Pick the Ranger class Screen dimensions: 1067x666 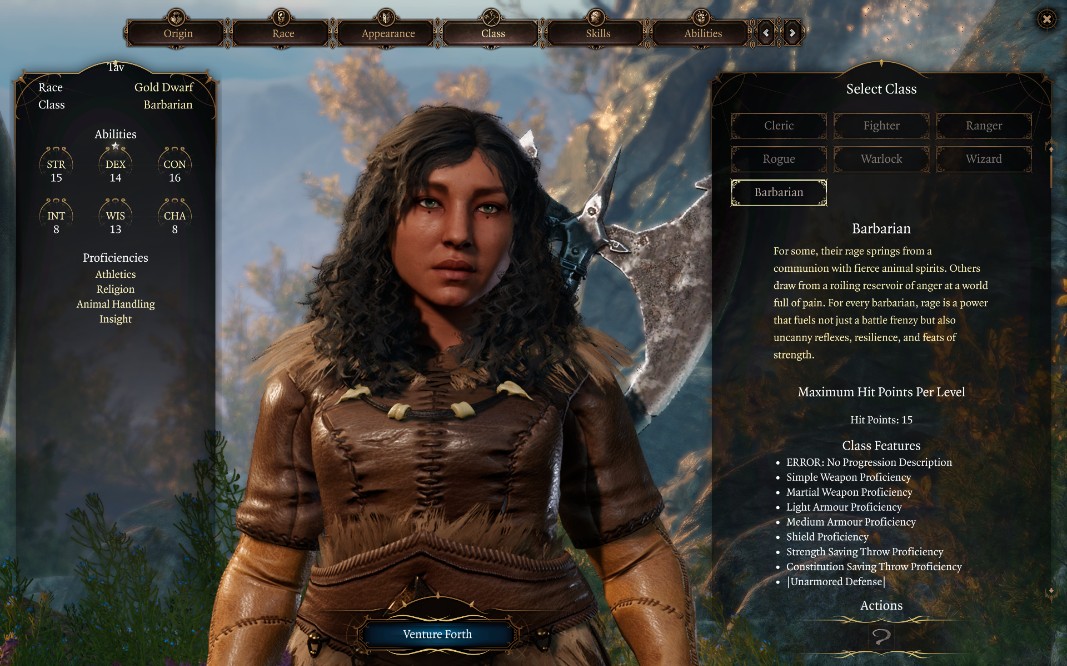(984, 126)
